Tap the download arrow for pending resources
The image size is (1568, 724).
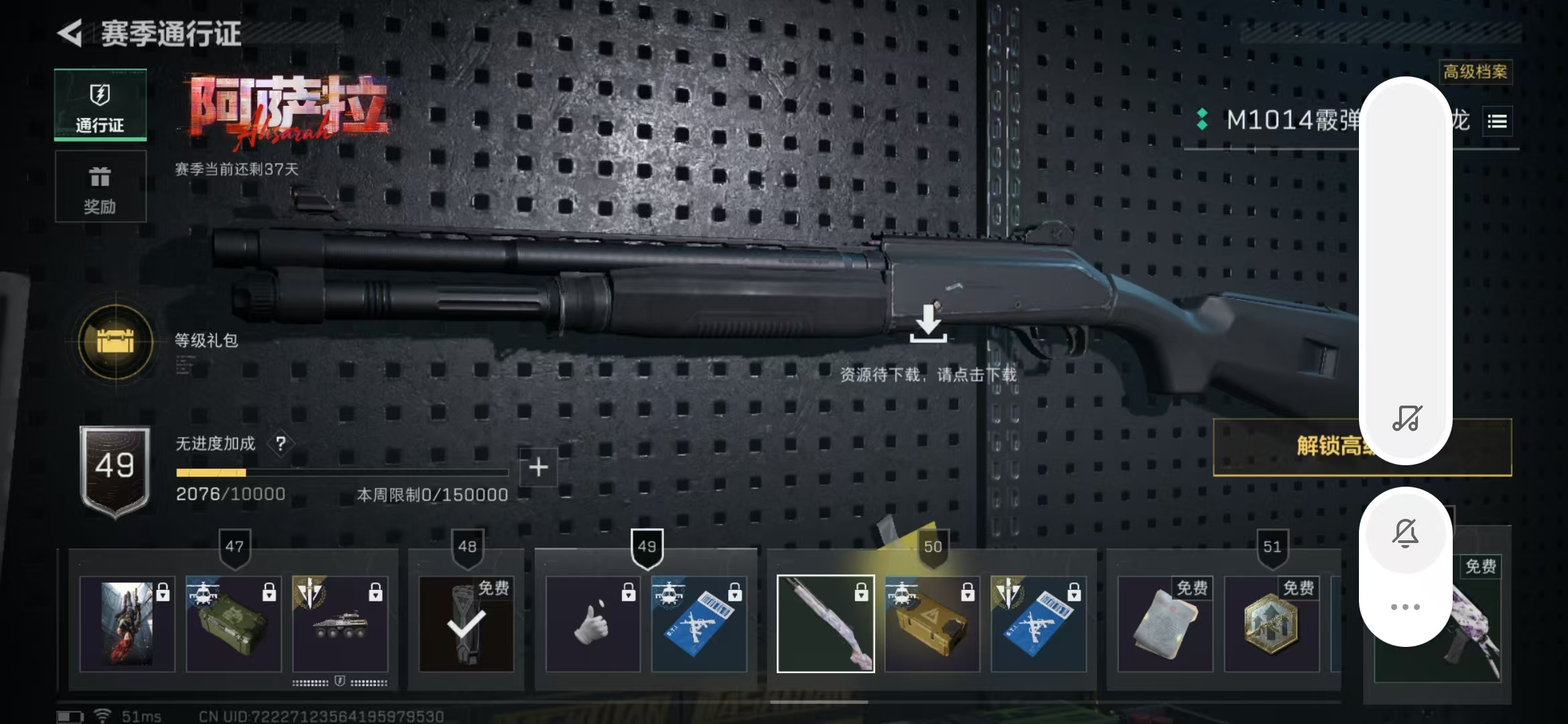coord(928,323)
